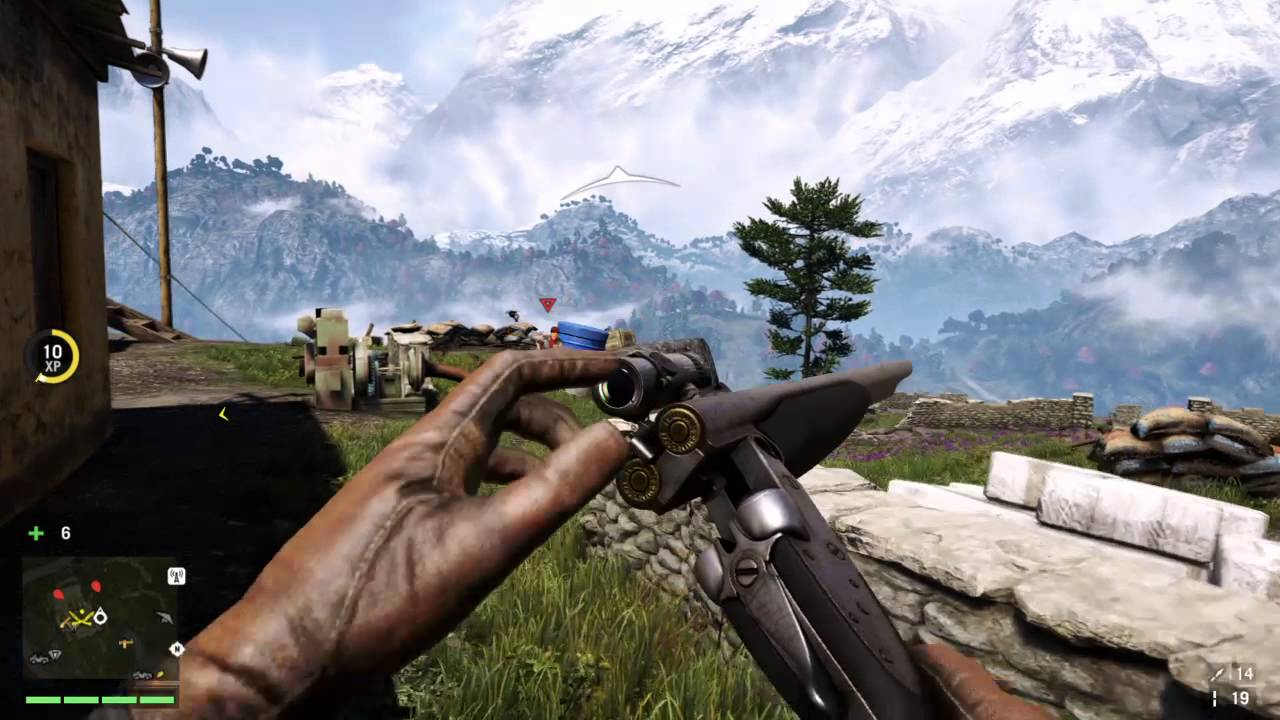Select the radio tower icon on minimap

[x=176, y=576]
